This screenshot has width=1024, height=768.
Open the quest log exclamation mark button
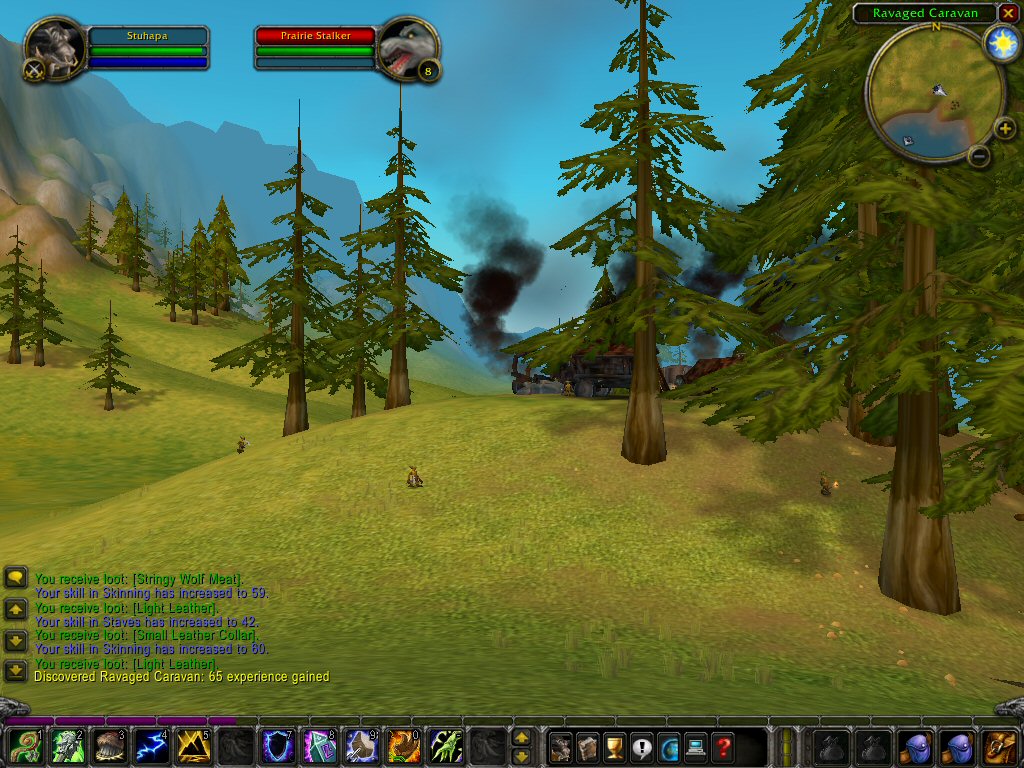(641, 746)
